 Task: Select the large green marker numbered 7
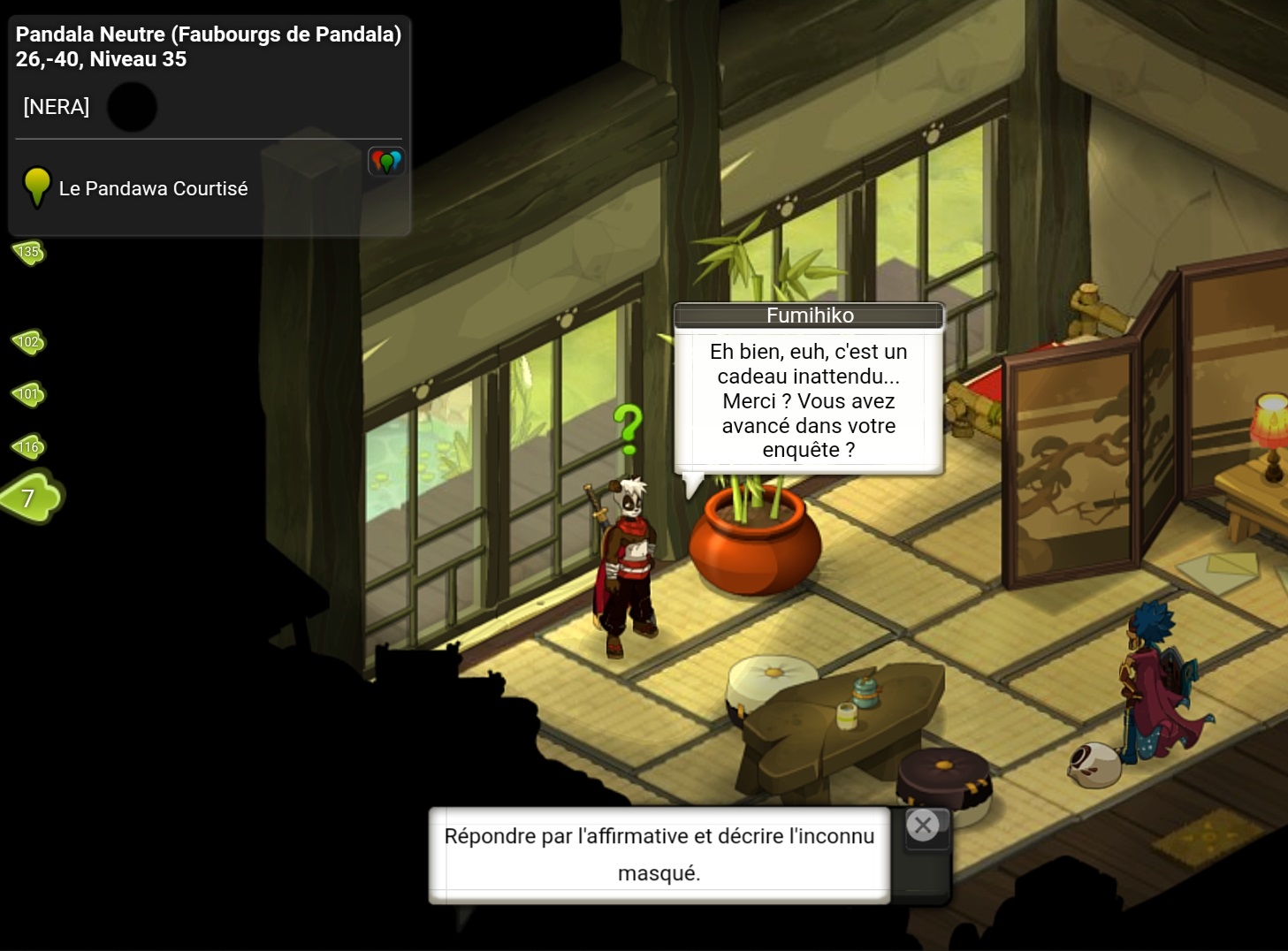(31, 498)
